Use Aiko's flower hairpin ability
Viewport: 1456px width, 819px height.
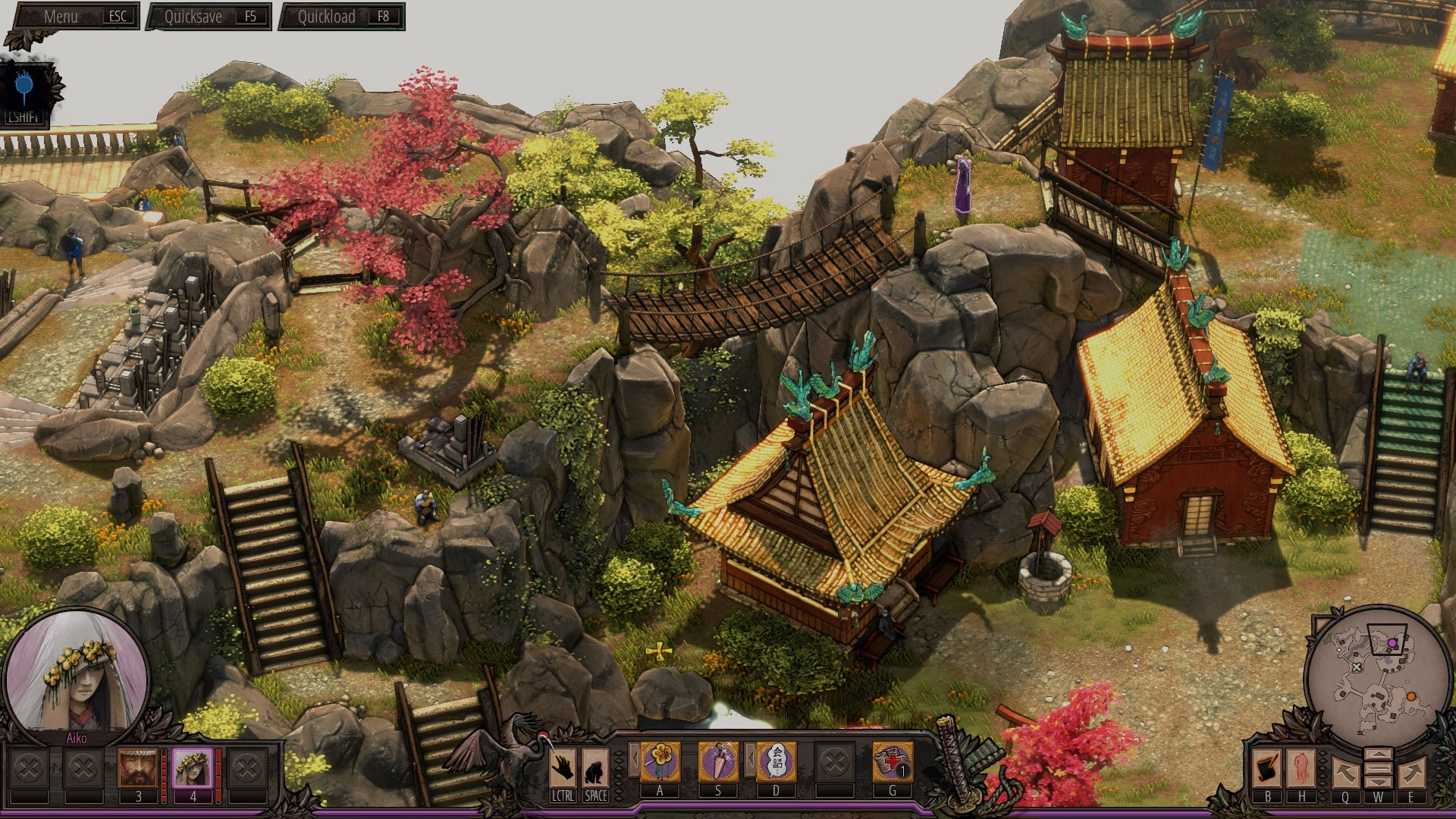click(660, 761)
